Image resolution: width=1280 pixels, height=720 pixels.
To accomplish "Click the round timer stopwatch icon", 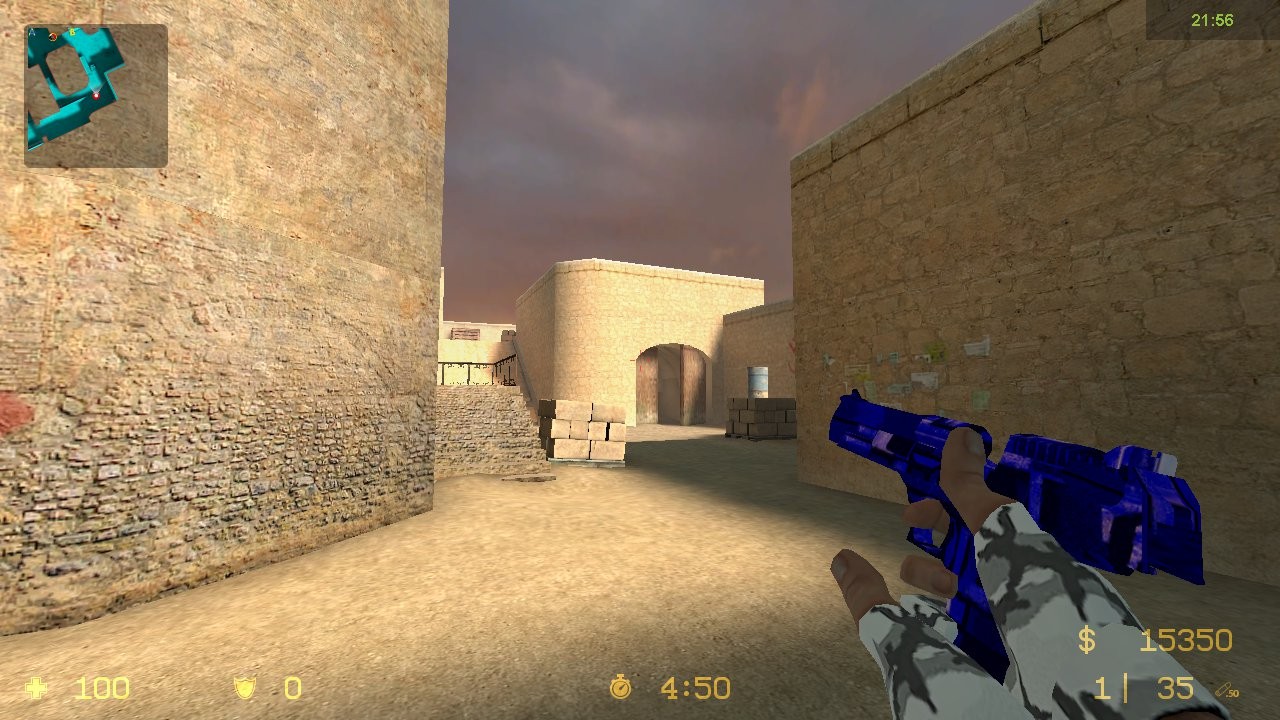I will (620, 688).
